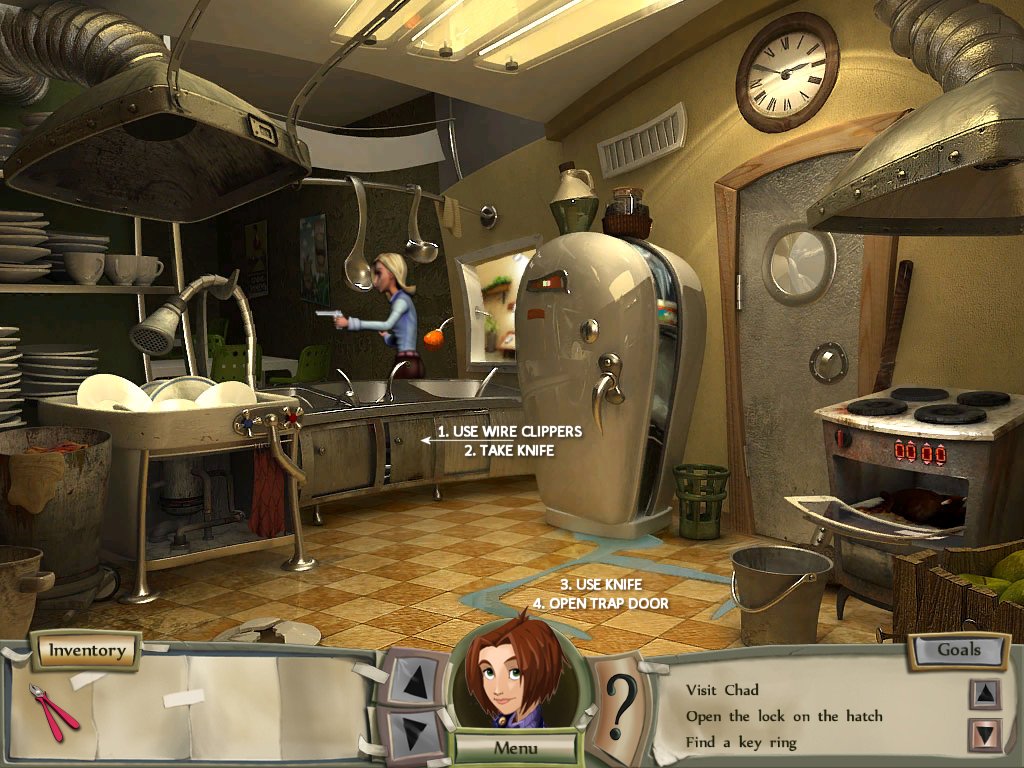Click the question mark hint button
The width and height of the screenshot is (1024, 768).
pos(621,705)
